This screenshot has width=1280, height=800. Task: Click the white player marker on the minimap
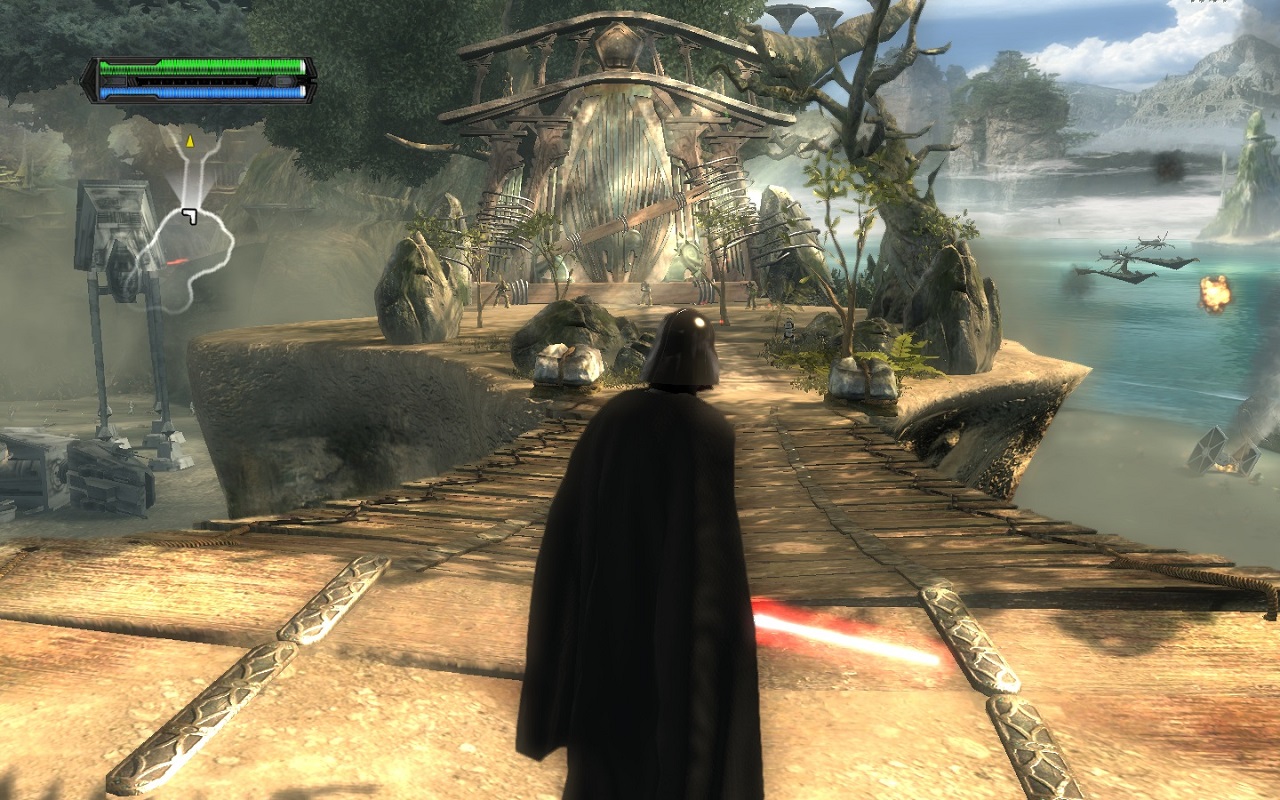tap(190, 216)
